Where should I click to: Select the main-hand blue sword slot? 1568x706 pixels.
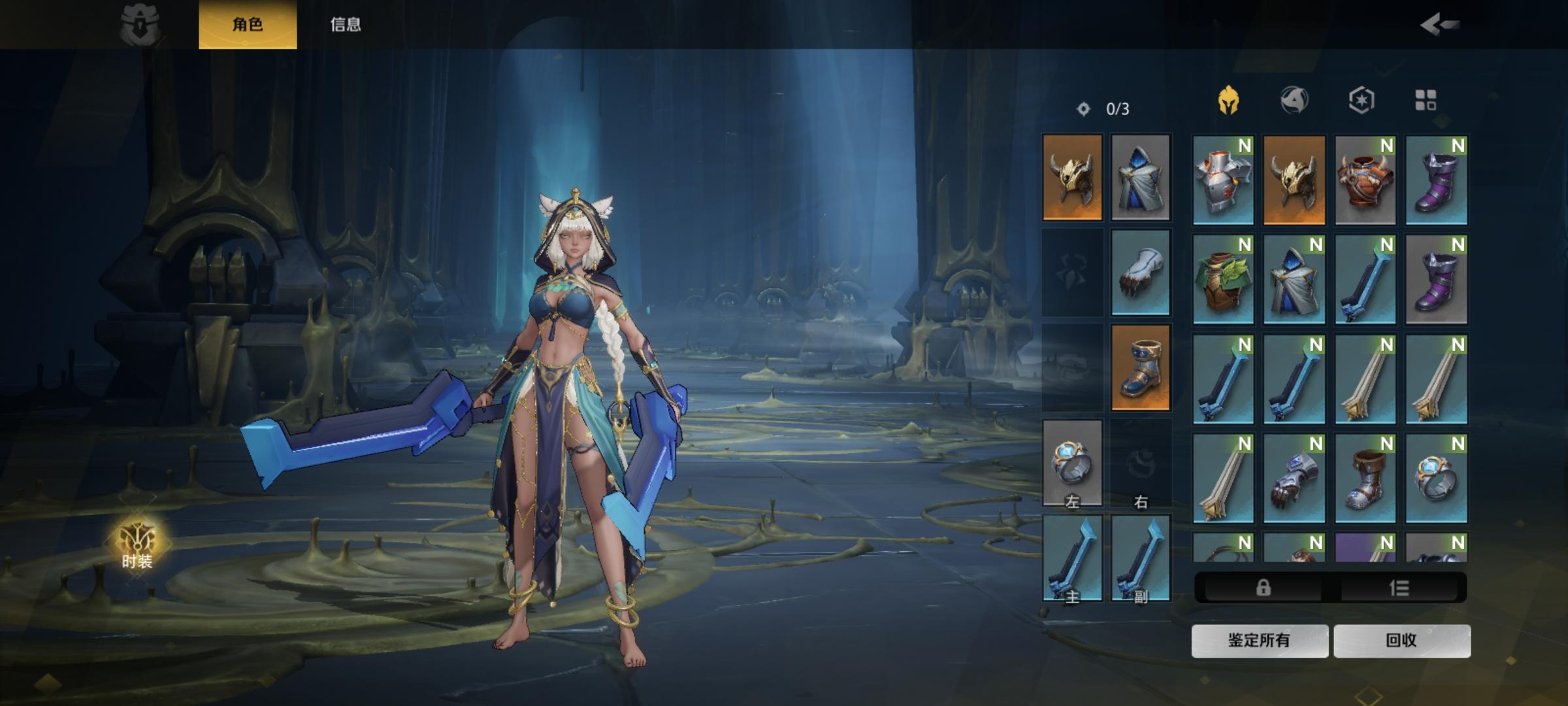(x=1072, y=558)
